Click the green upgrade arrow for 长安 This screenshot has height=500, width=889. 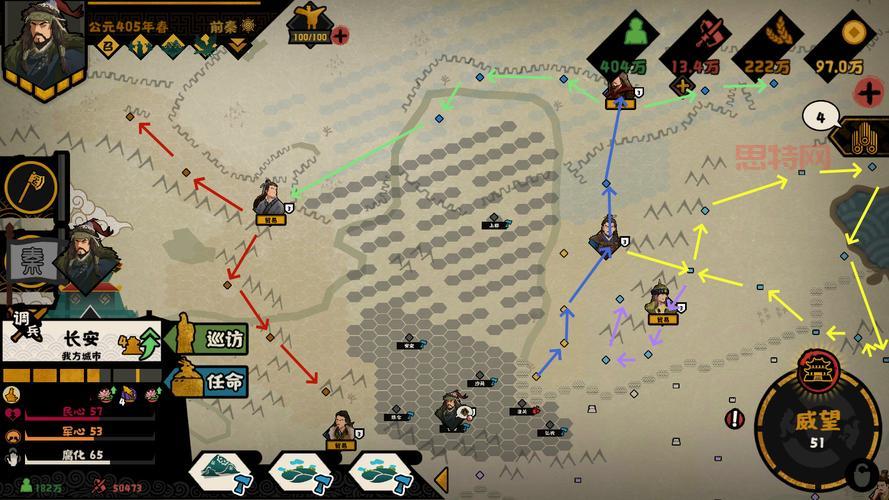click(148, 343)
